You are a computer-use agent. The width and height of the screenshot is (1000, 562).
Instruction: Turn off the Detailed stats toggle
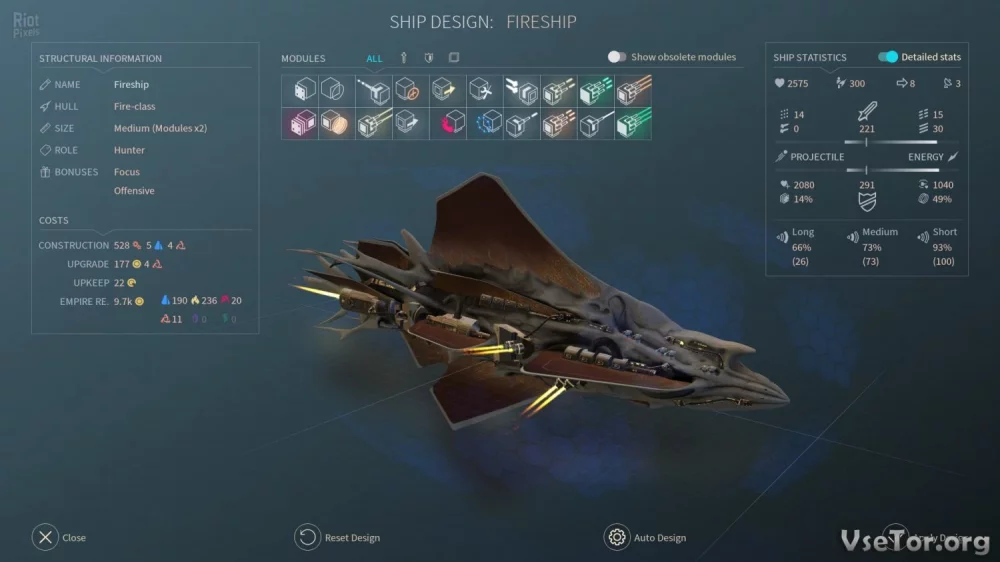pos(887,57)
